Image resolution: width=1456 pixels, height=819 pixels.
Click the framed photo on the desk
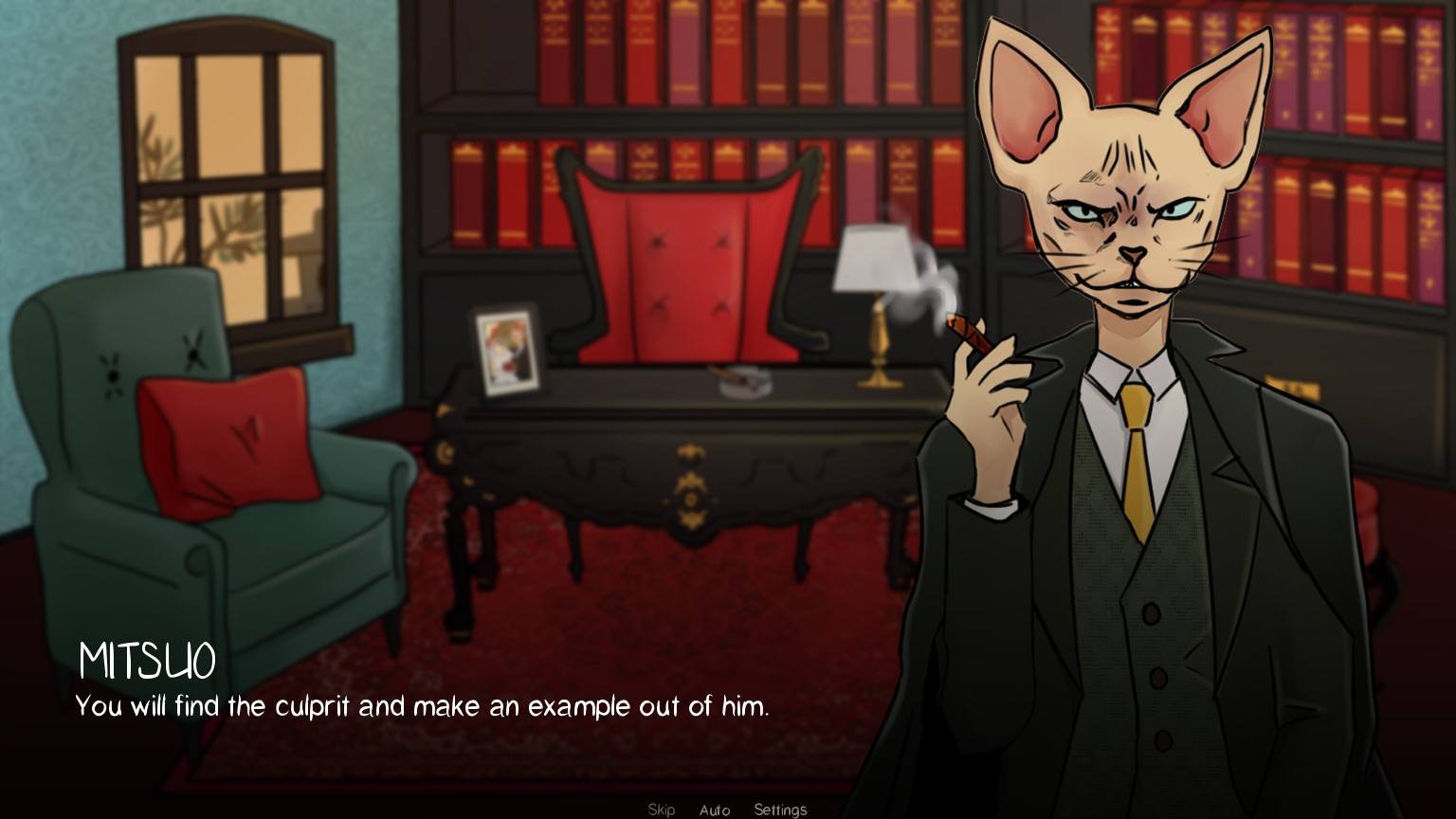(506, 351)
